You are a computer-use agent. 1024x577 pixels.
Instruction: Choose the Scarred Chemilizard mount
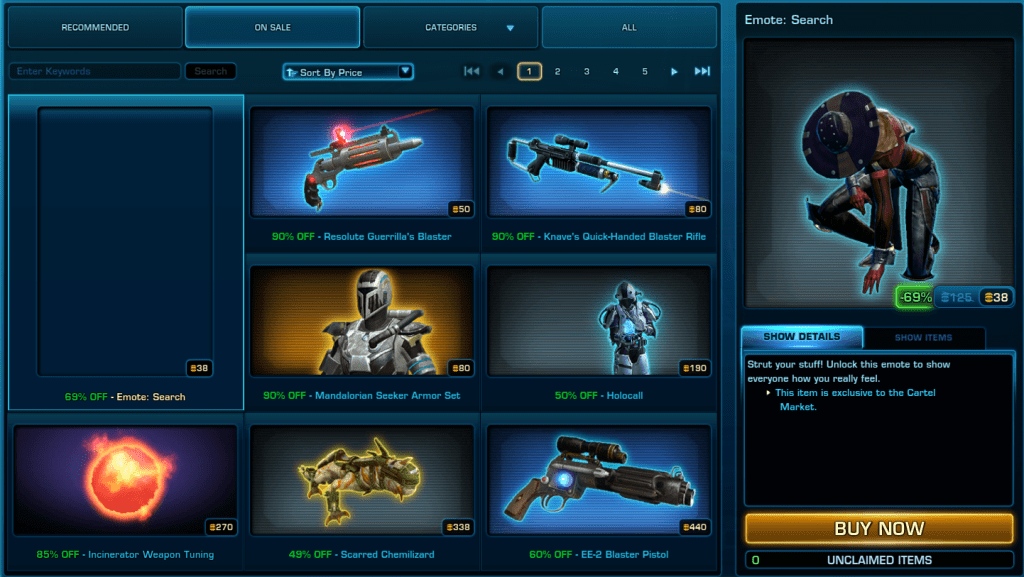tap(362, 480)
